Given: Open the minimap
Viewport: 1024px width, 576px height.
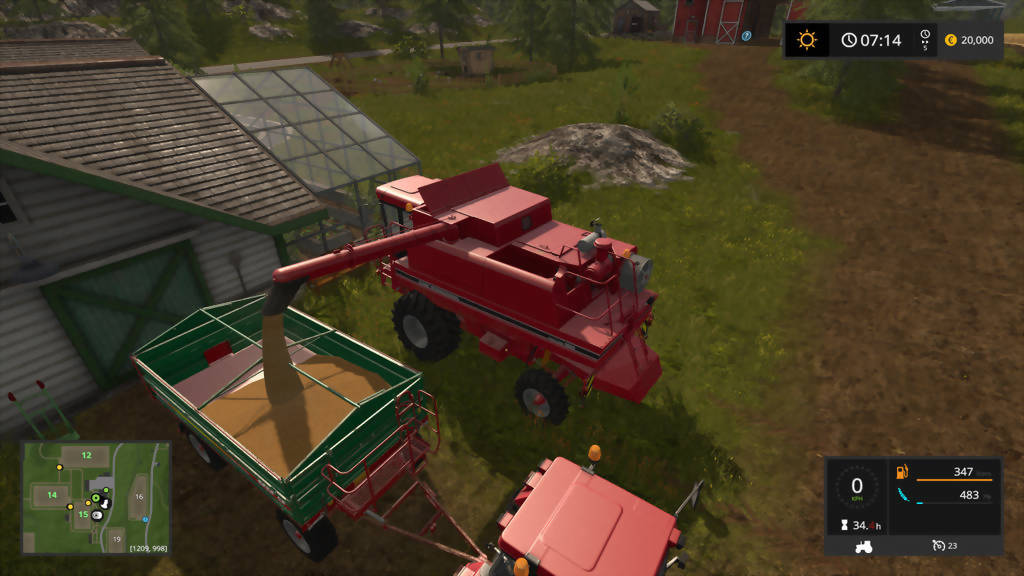Looking at the screenshot, I should (x=95, y=498).
